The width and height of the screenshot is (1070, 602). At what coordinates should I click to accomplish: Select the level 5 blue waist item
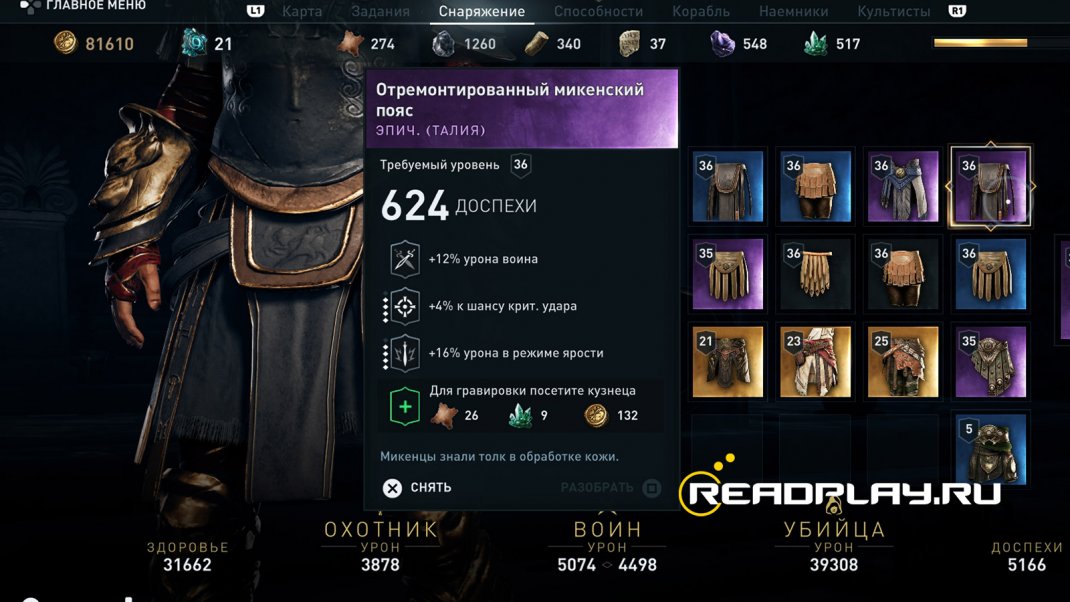tap(990, 450)
